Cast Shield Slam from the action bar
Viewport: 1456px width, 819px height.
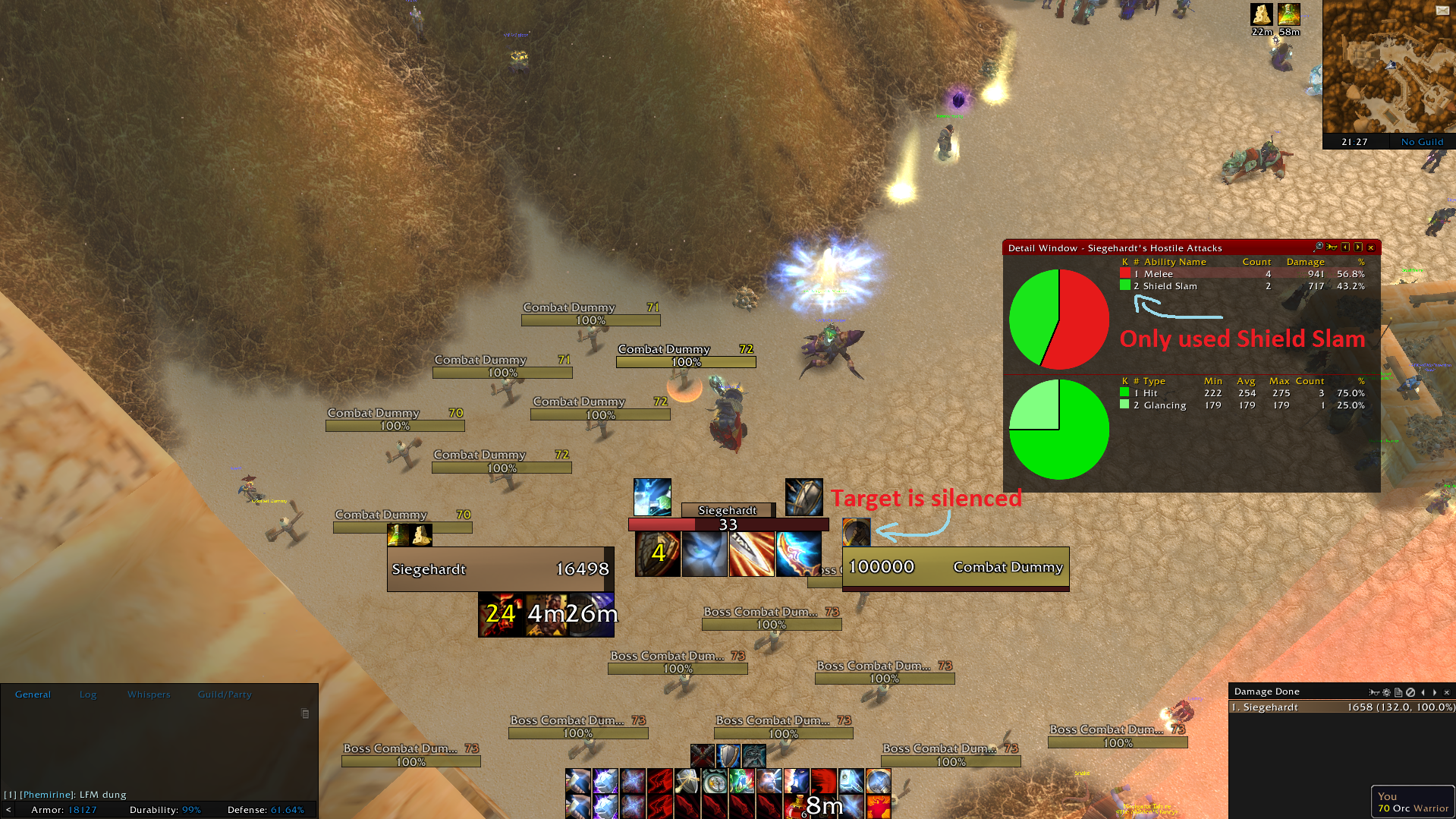[x=685, y=782]
